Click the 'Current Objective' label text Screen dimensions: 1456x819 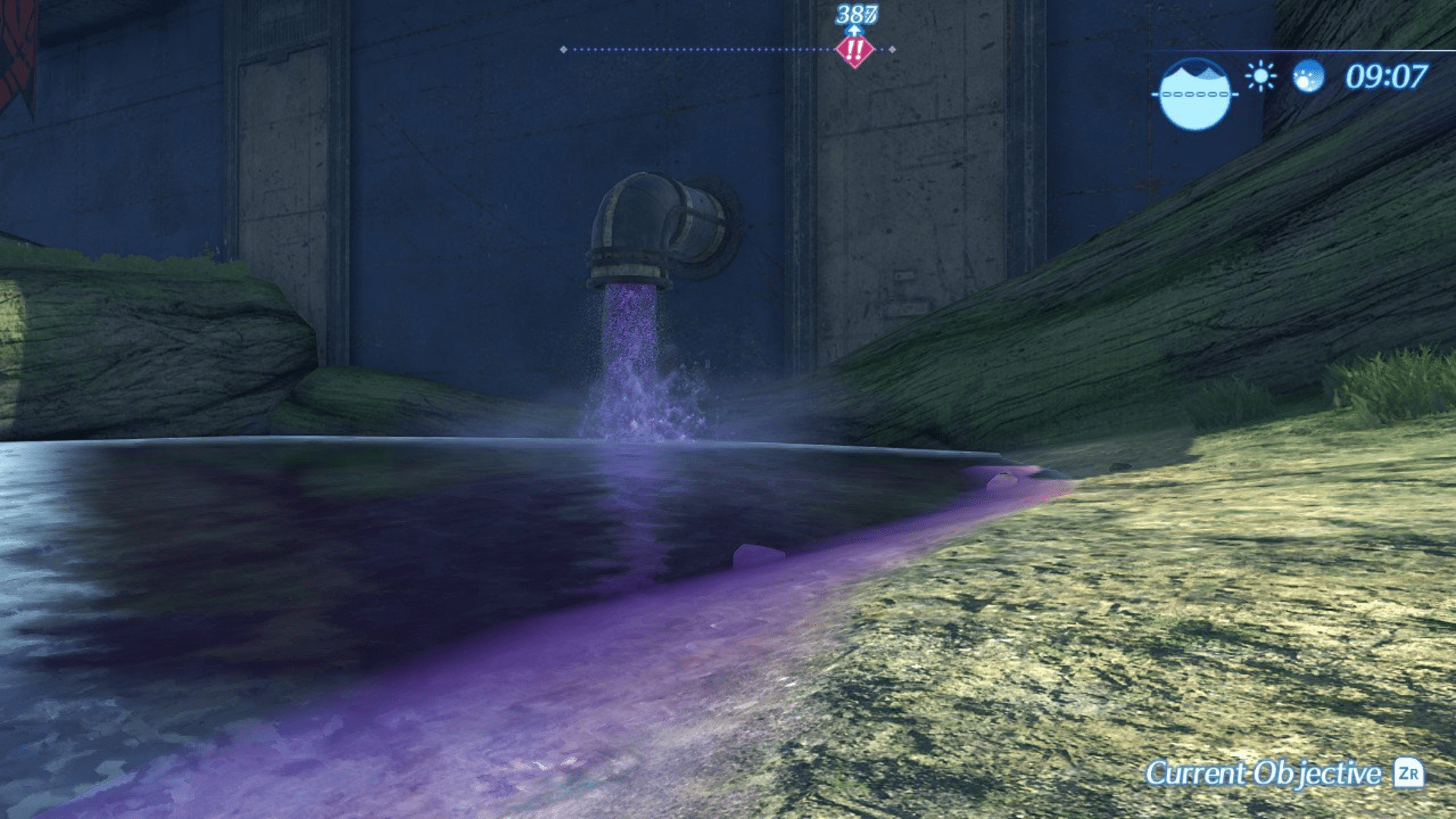click(x=1259, y=775)
